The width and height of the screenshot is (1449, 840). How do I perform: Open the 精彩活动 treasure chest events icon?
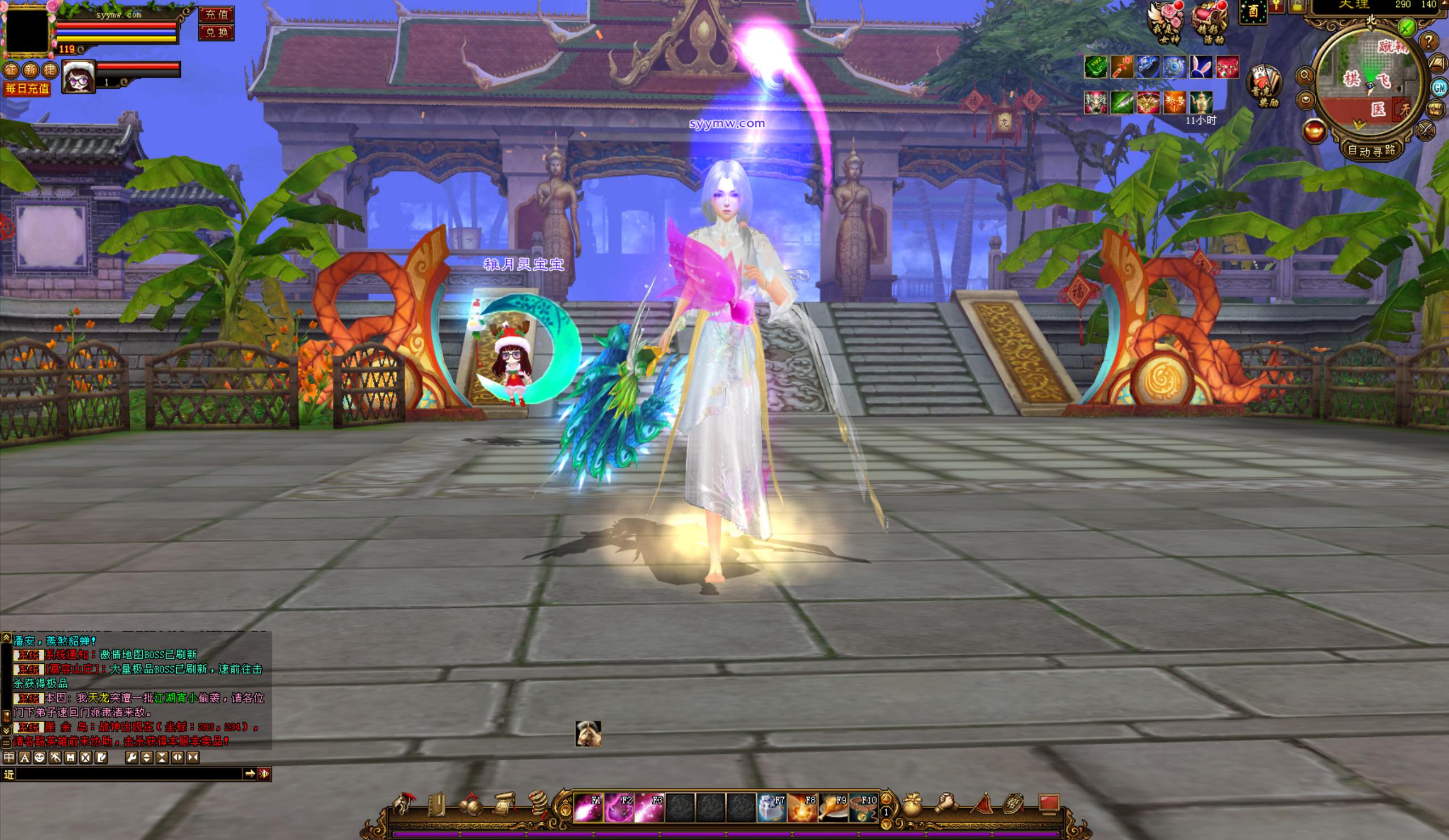(x=1209, y=23)
